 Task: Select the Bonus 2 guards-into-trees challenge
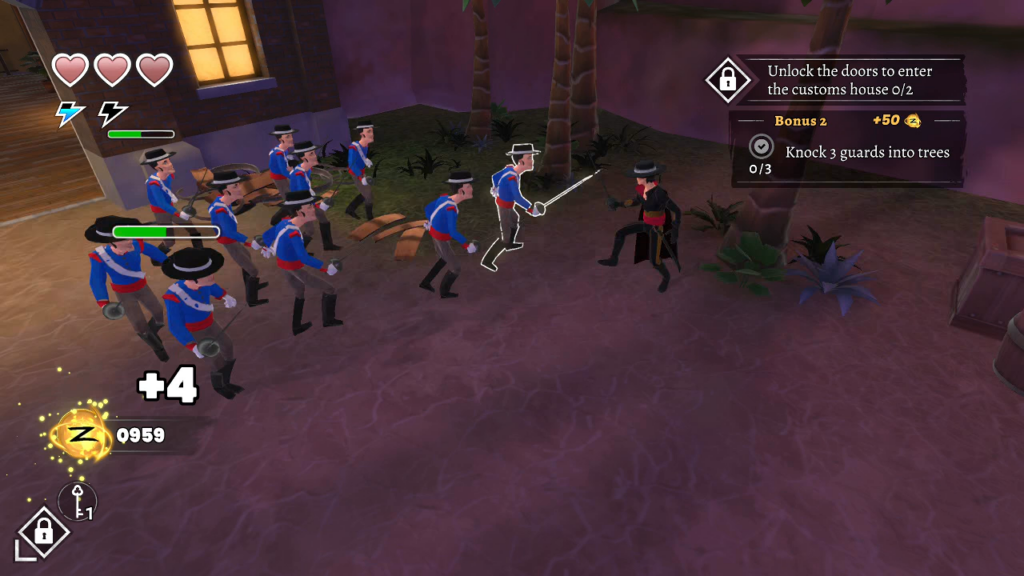coord(866,152)
